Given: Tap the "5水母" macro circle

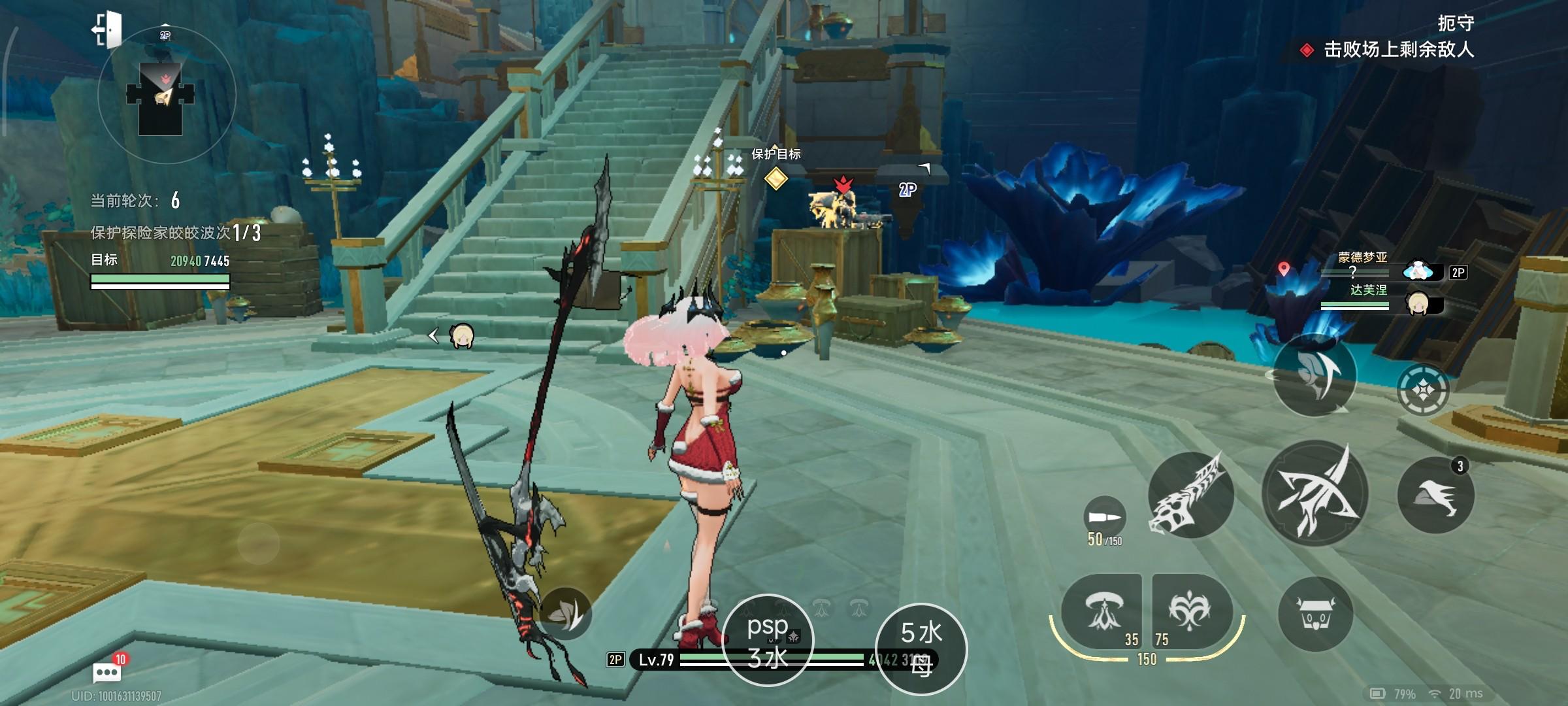Looking at the screenshot, I should tap(921, 648).
